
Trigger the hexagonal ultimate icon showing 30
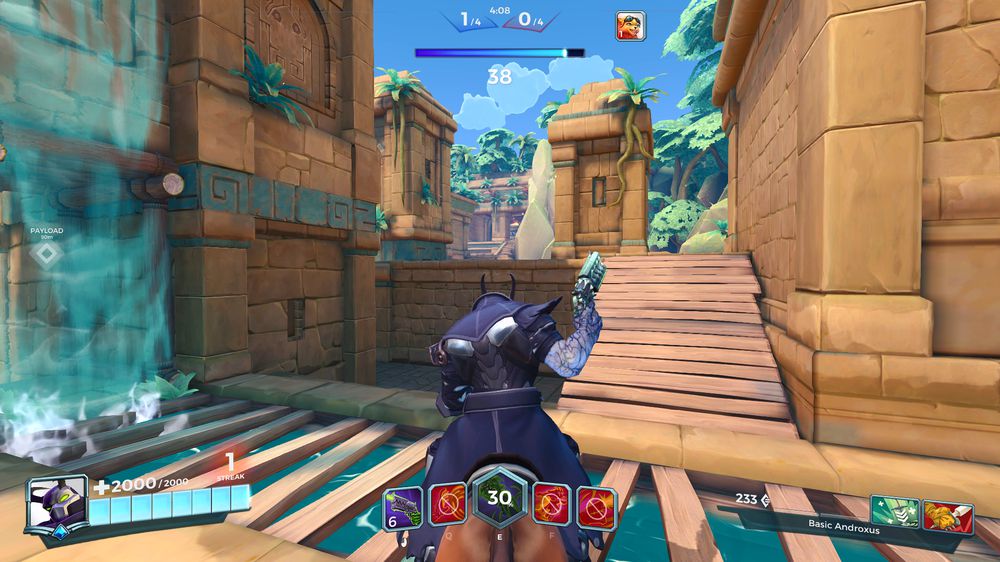(x=499, y=498)
